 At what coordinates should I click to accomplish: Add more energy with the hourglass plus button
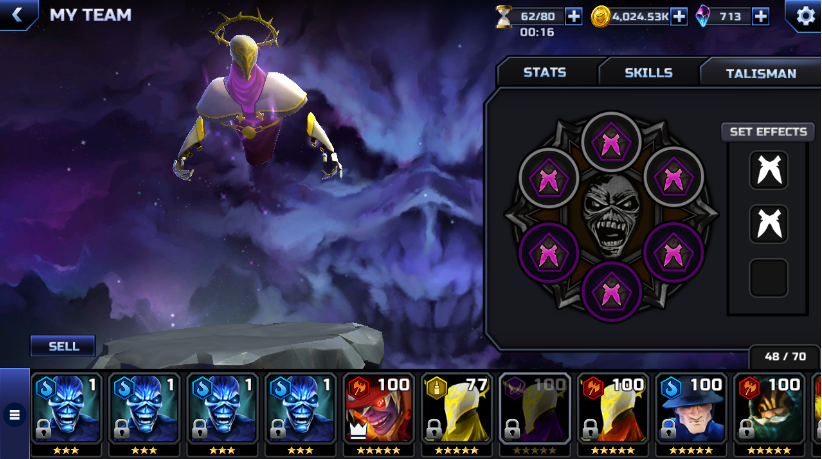pos(574,16)
